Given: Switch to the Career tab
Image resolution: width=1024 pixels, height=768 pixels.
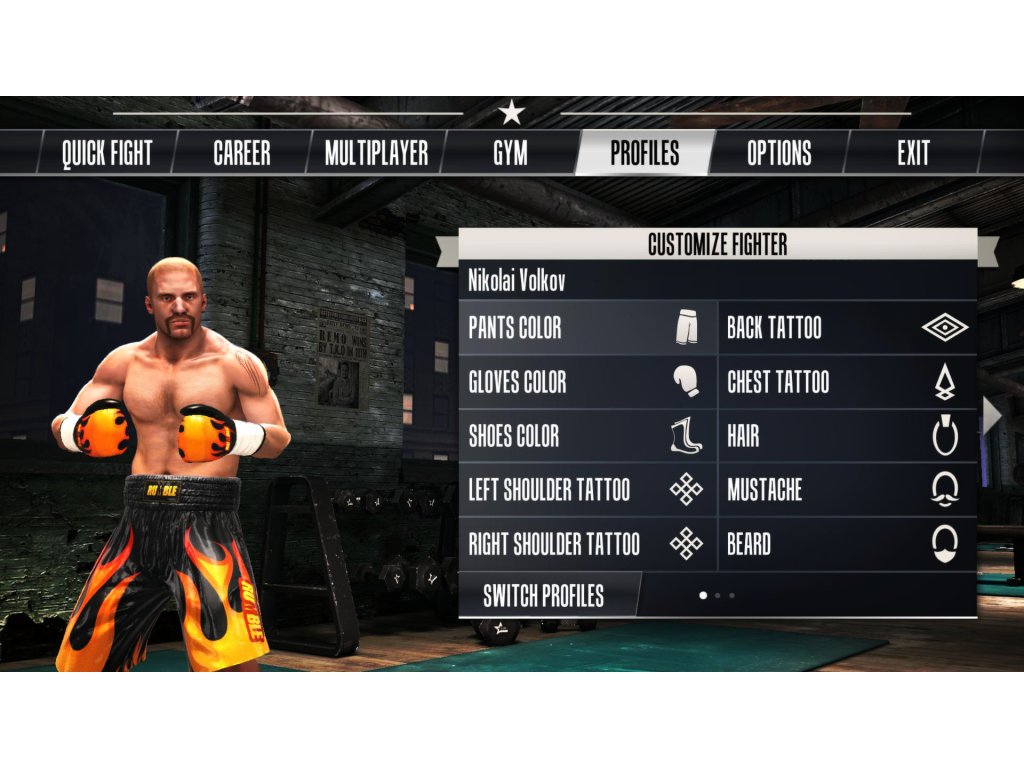Looking at the screenshot, I should pyautogui.click(x=242, y=153).
